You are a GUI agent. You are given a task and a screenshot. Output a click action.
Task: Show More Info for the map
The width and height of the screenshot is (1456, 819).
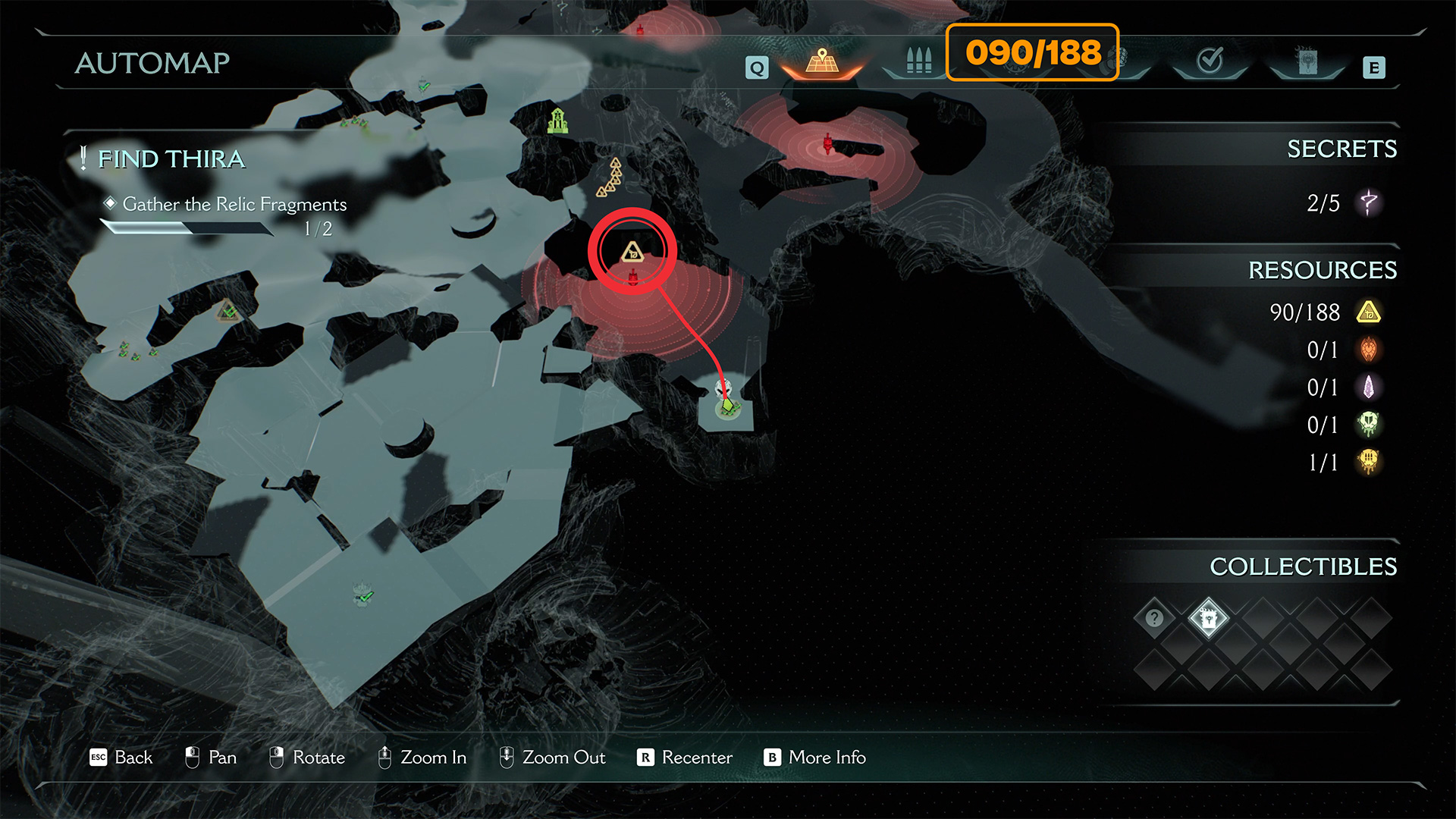point(815,758)
